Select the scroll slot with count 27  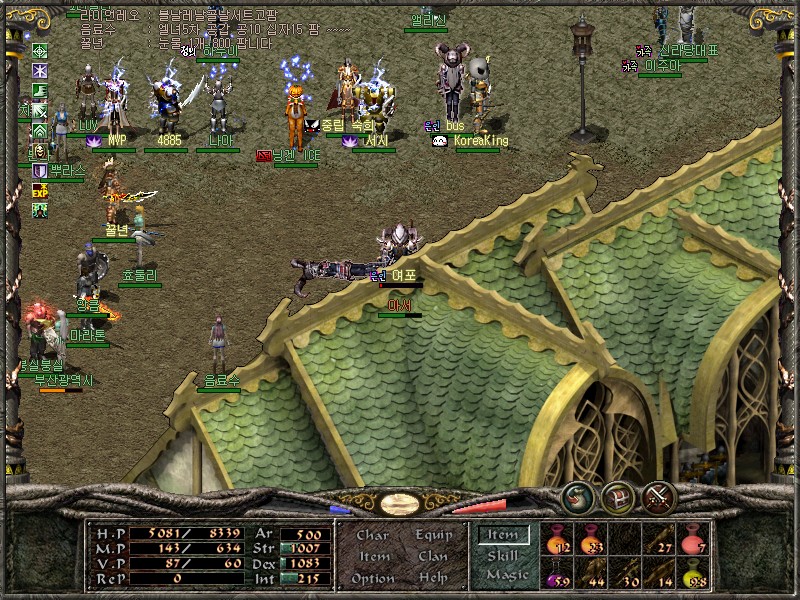tap(659, 540)
